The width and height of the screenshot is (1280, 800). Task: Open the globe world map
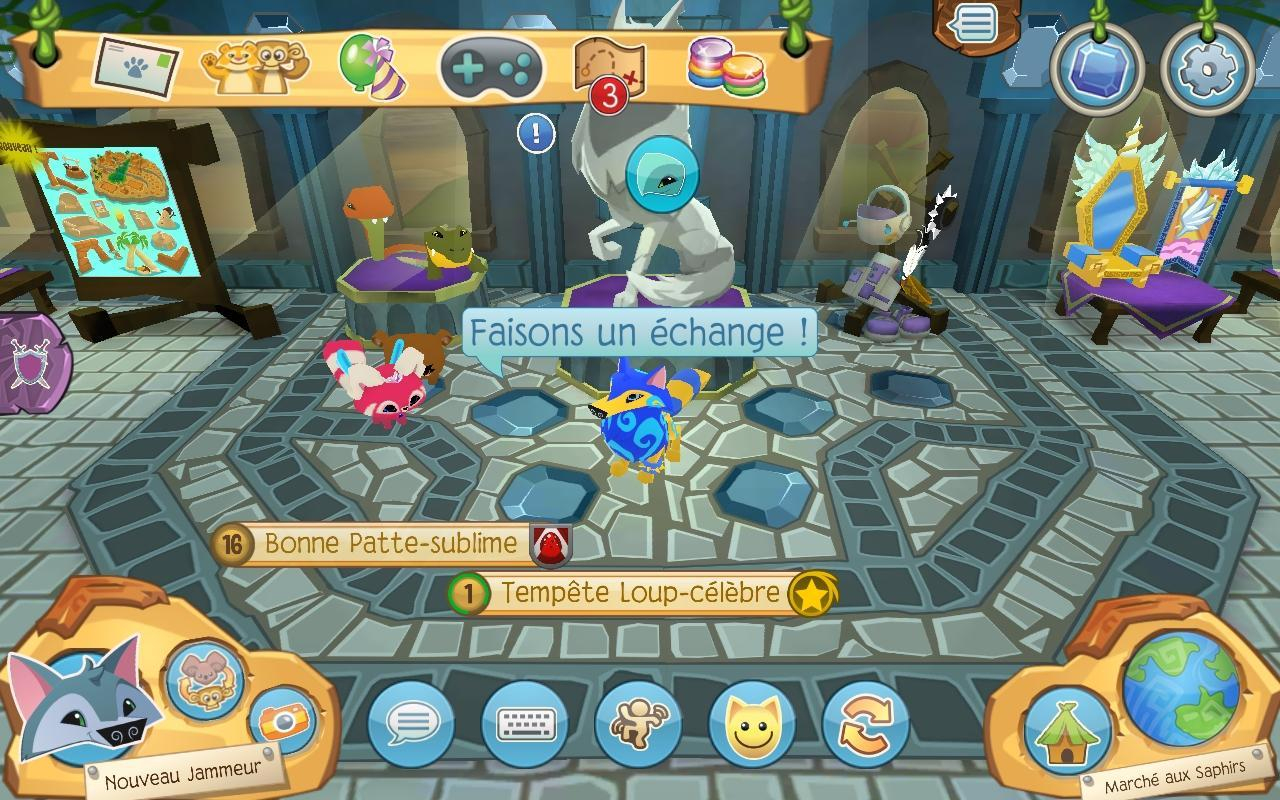(x=1181, y=689)
